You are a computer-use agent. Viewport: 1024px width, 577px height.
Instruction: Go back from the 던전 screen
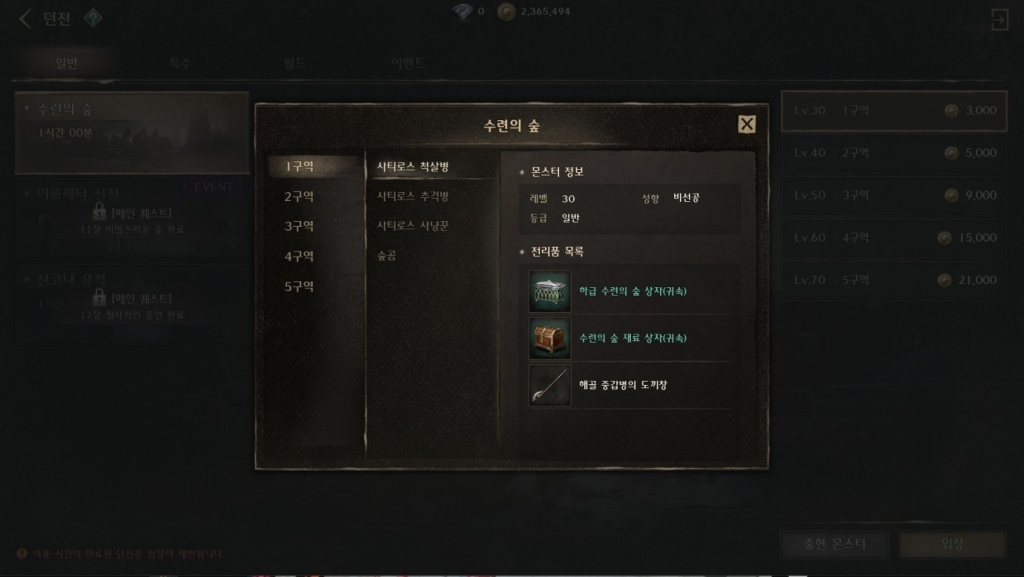click(25, 19)
